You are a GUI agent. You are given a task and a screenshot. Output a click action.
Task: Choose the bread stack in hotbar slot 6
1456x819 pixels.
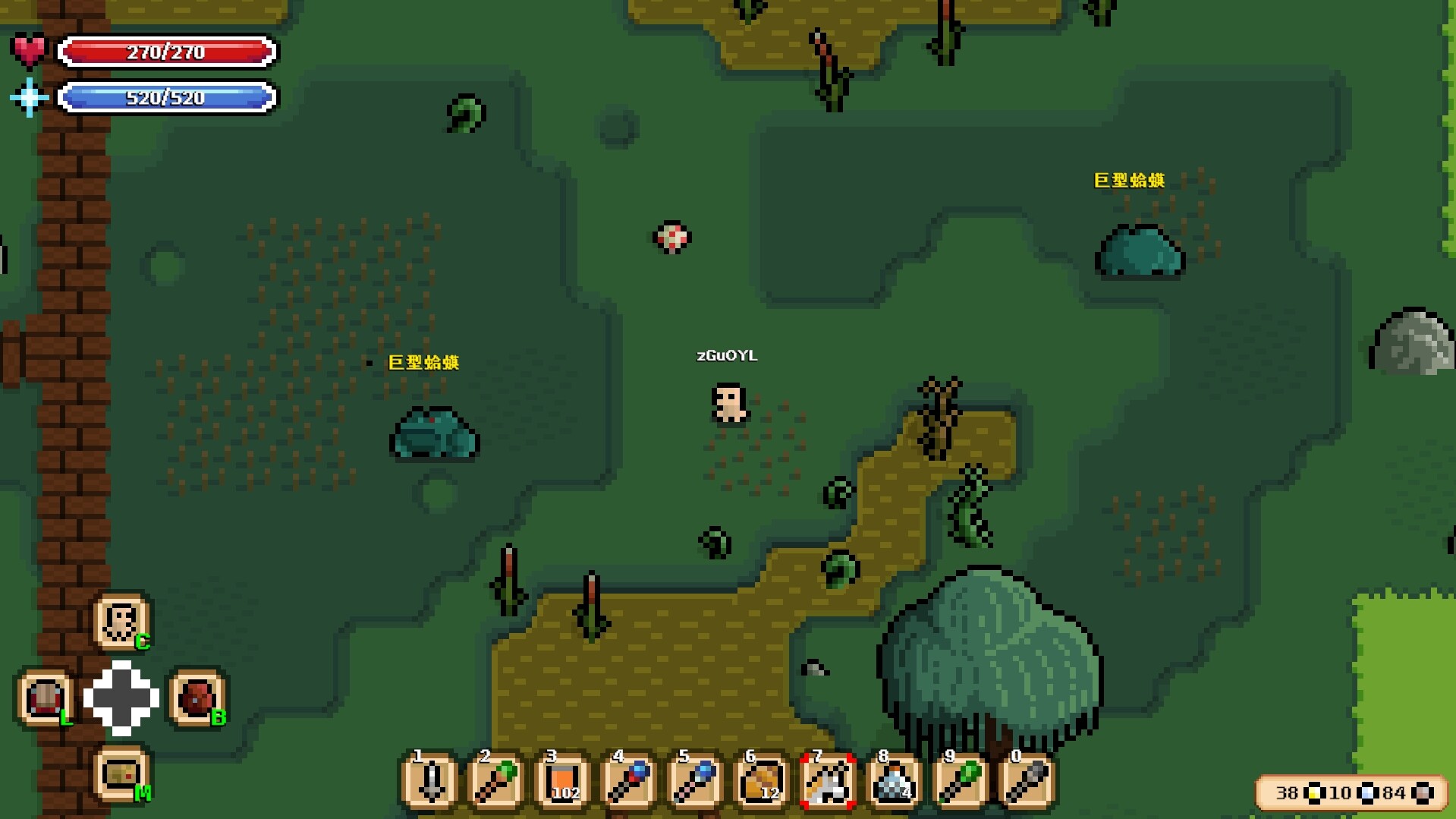(x=759, y=782)
